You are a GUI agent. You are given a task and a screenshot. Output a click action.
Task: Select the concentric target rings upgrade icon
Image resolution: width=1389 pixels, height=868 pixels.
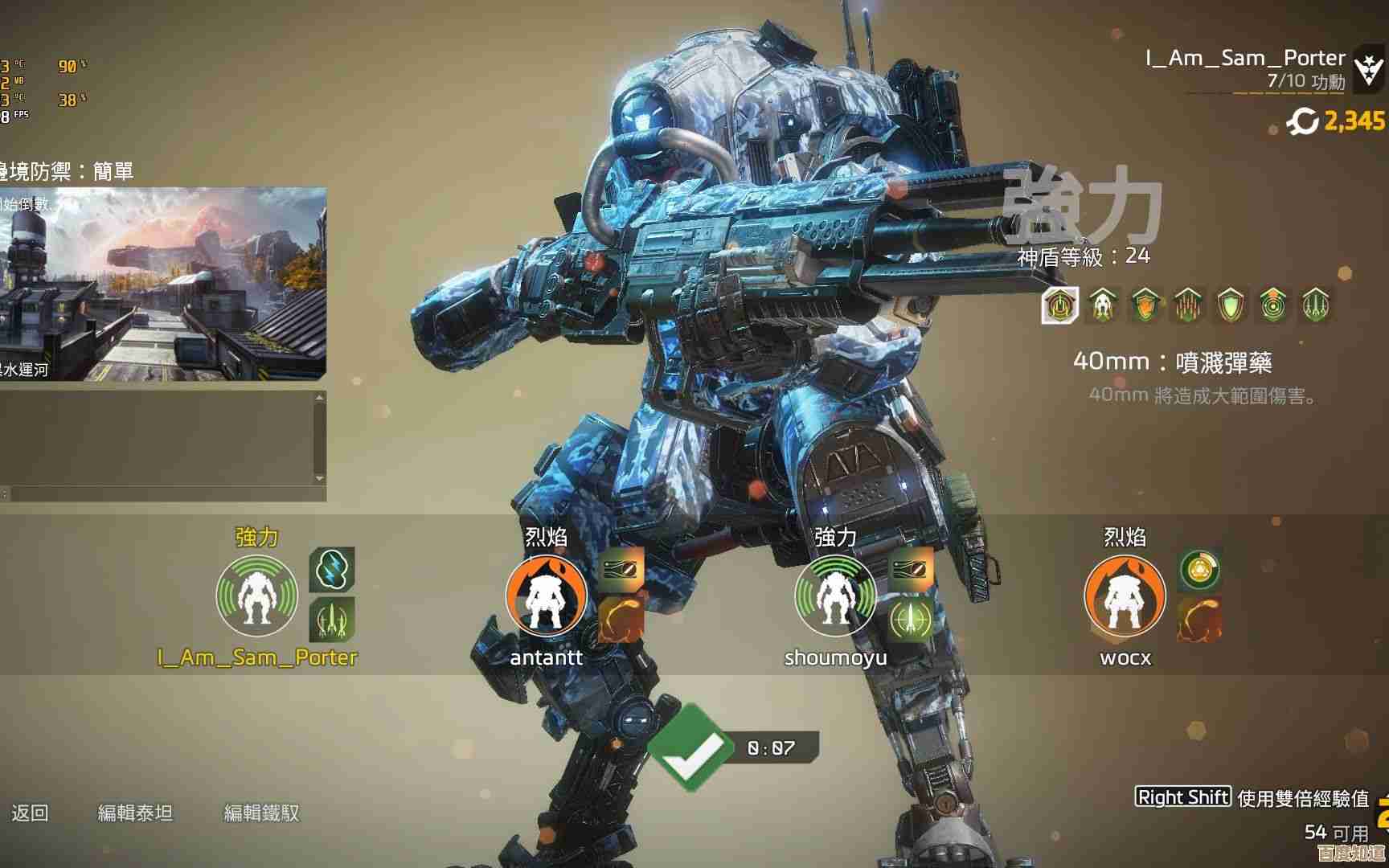coord(1272,305)
